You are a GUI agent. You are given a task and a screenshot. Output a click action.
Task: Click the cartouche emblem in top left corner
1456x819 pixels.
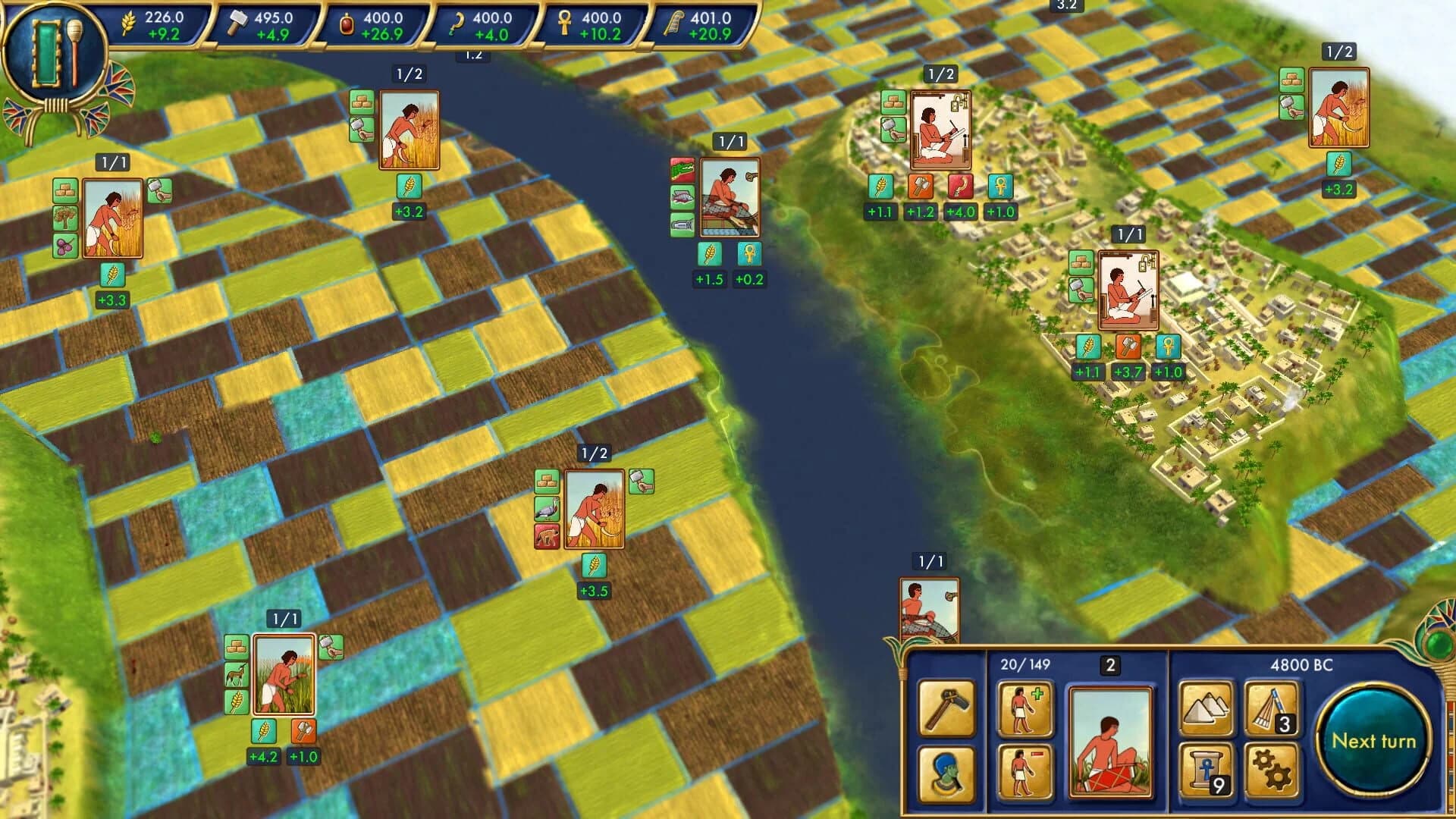point(55,49)
